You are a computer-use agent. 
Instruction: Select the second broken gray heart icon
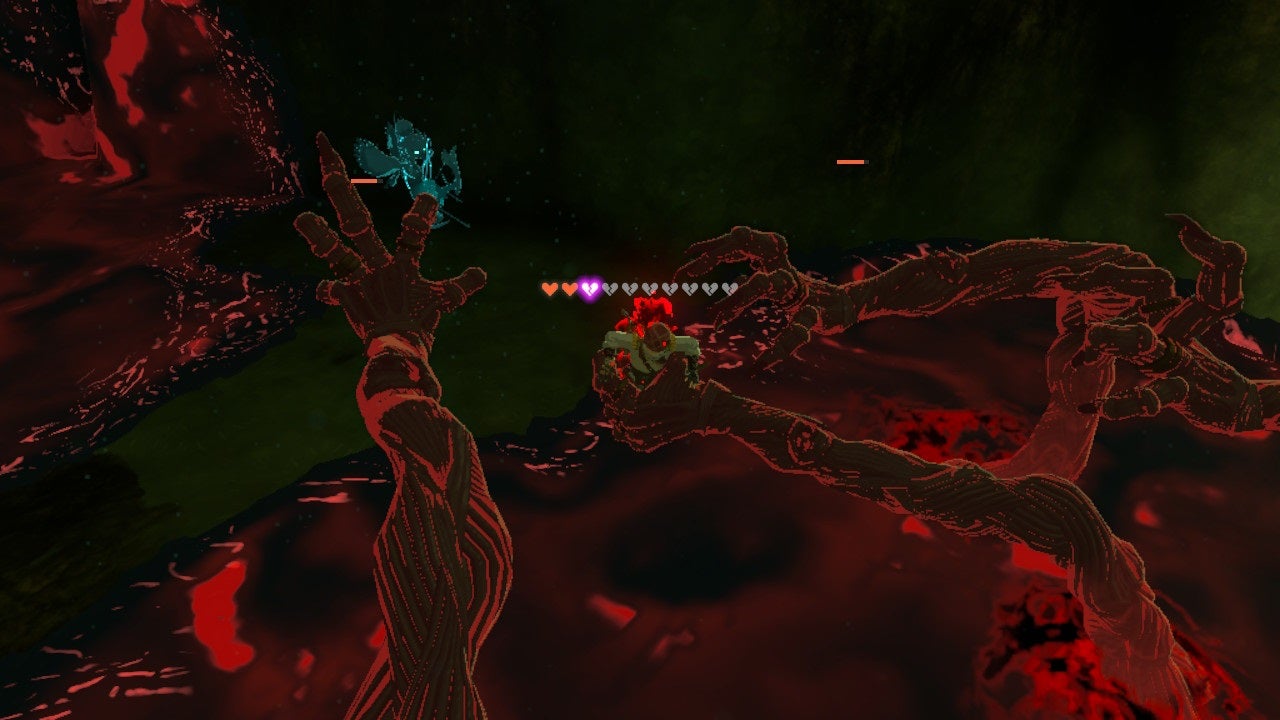point(628,288)
